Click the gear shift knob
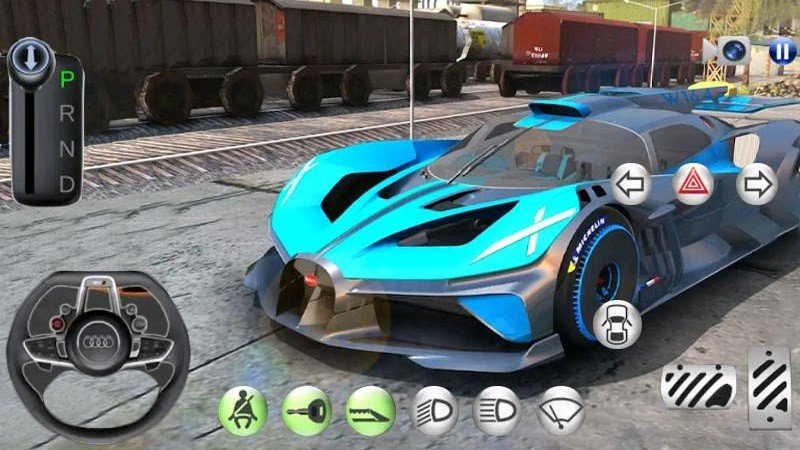The height and width of the screenshot is (450, 800). (30, 60)
